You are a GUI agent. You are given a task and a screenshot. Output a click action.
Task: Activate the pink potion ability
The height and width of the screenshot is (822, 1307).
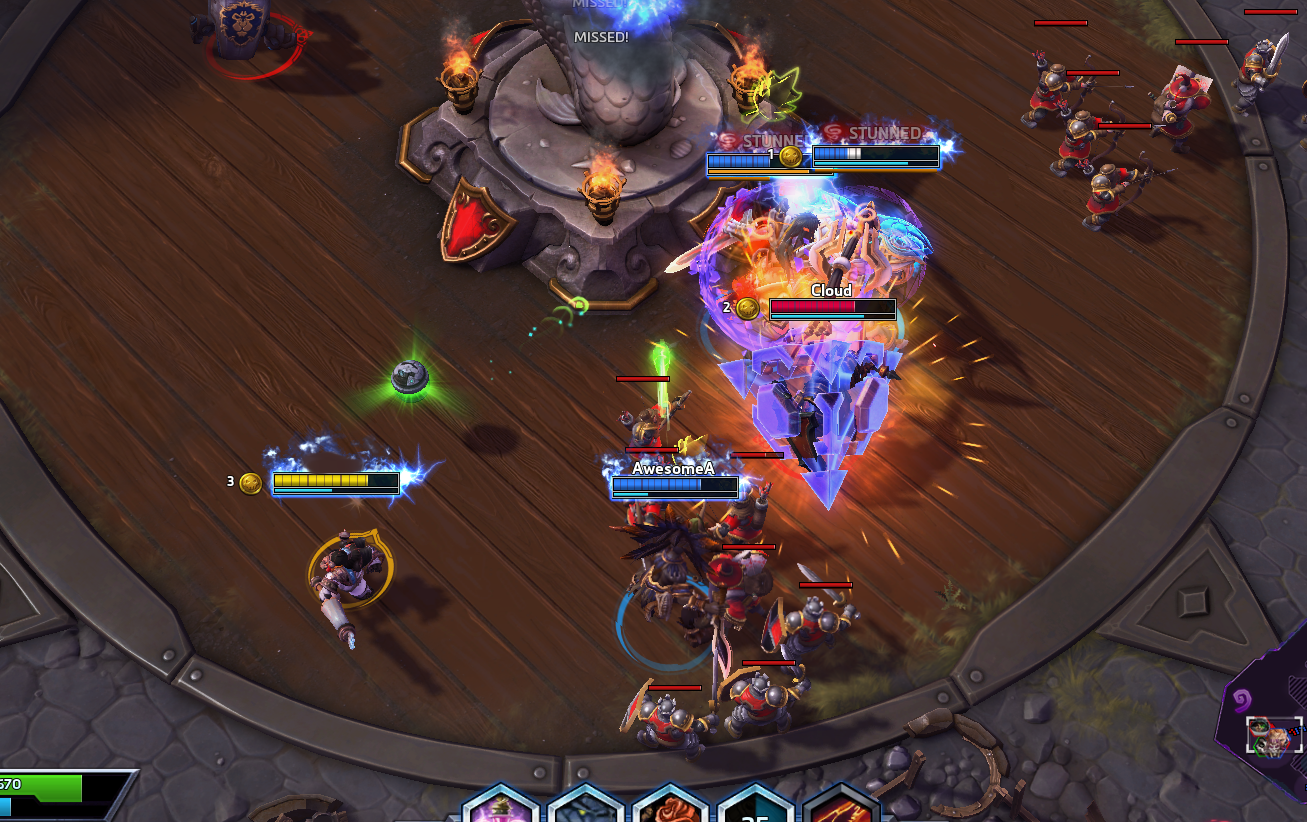(502, 808)
